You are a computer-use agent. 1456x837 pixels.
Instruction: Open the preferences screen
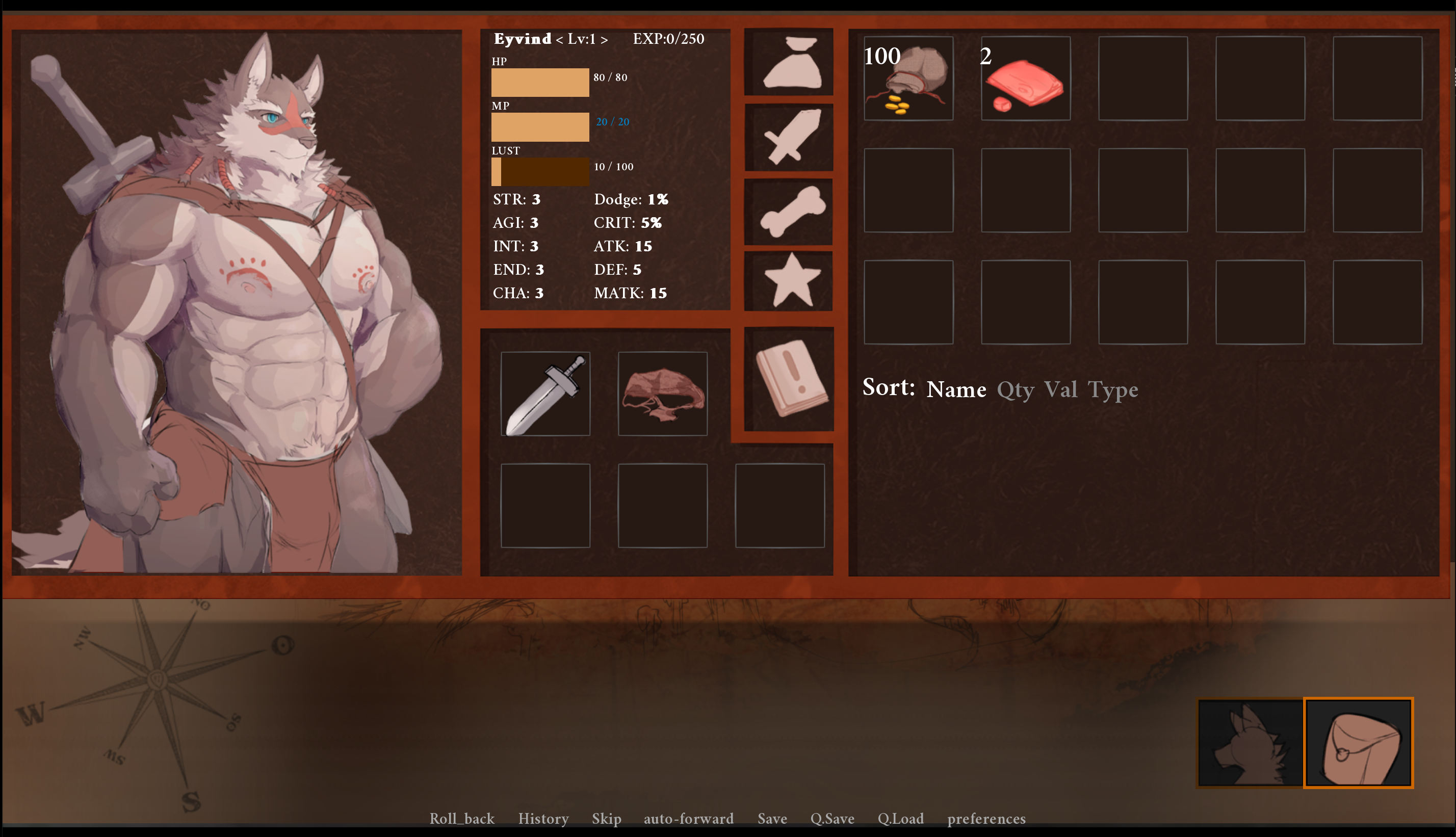(x=986, y=819)
